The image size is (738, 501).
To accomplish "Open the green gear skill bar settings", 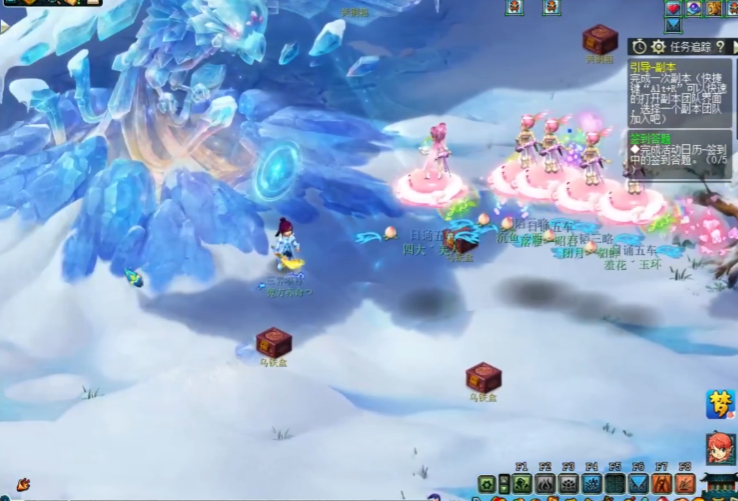I will pyautogui.click(x=487, y=484).
